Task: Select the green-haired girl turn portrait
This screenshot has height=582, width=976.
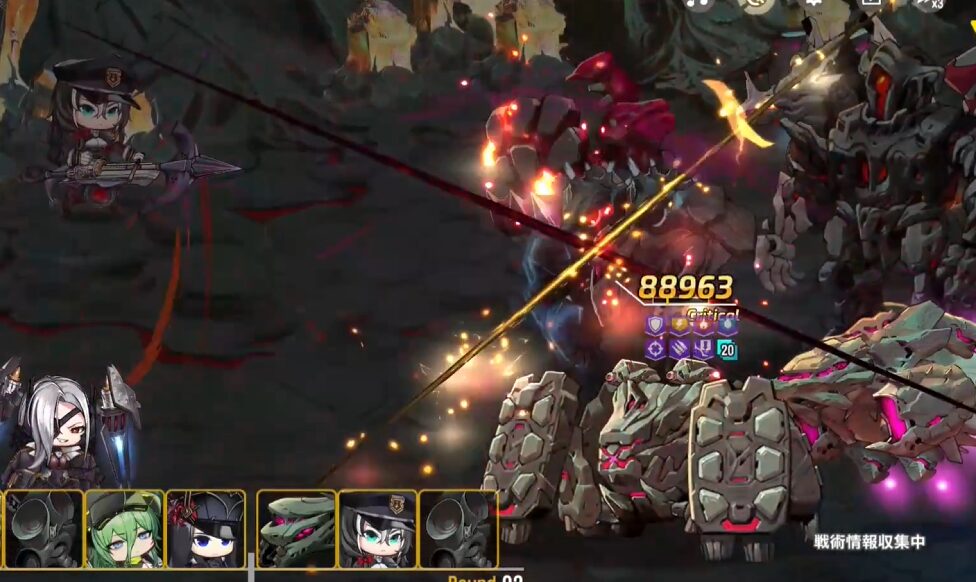Action: (124, 529)
